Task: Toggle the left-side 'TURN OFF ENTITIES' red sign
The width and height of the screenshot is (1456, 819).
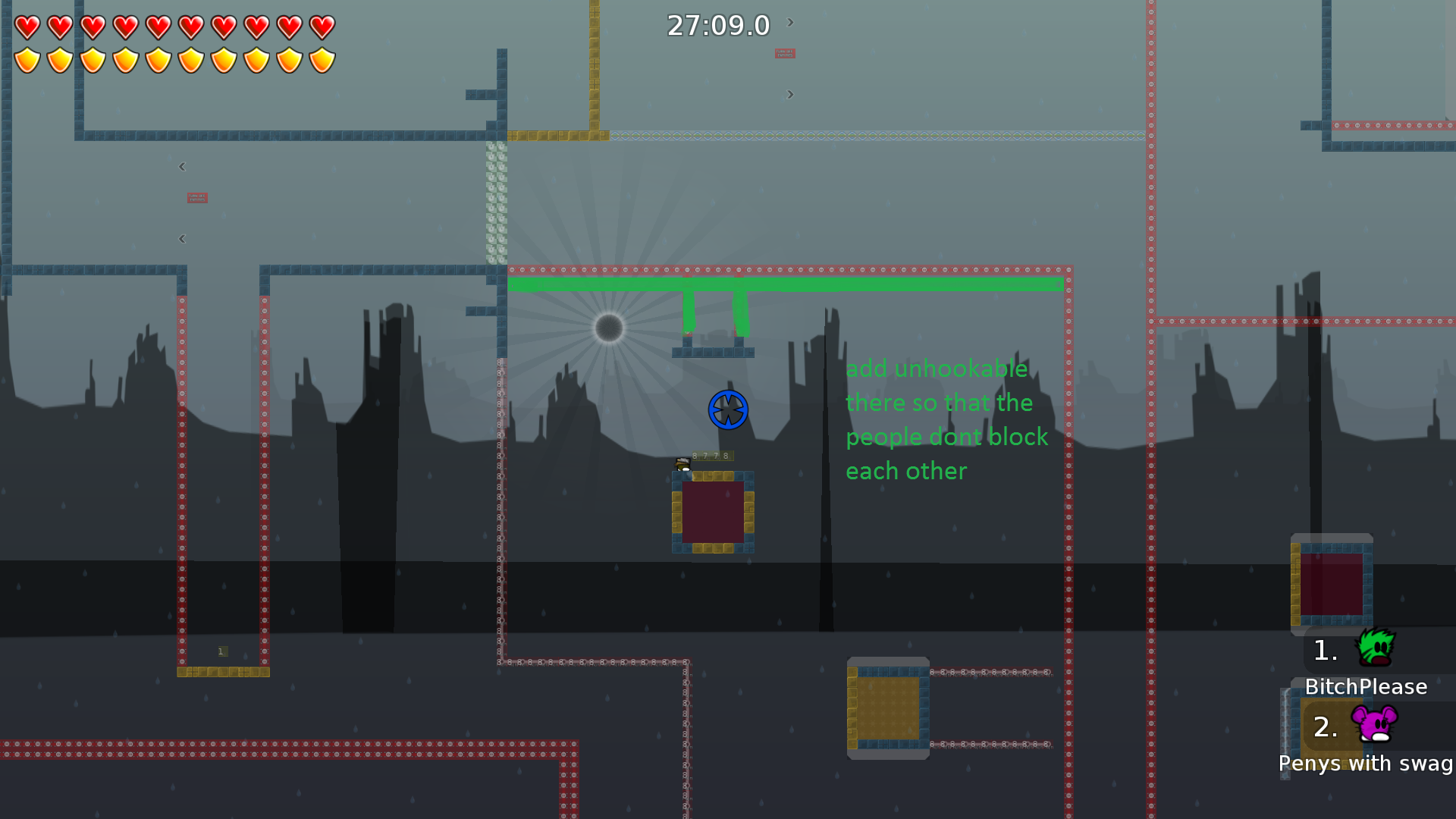Action: click(x=197, y=197)
